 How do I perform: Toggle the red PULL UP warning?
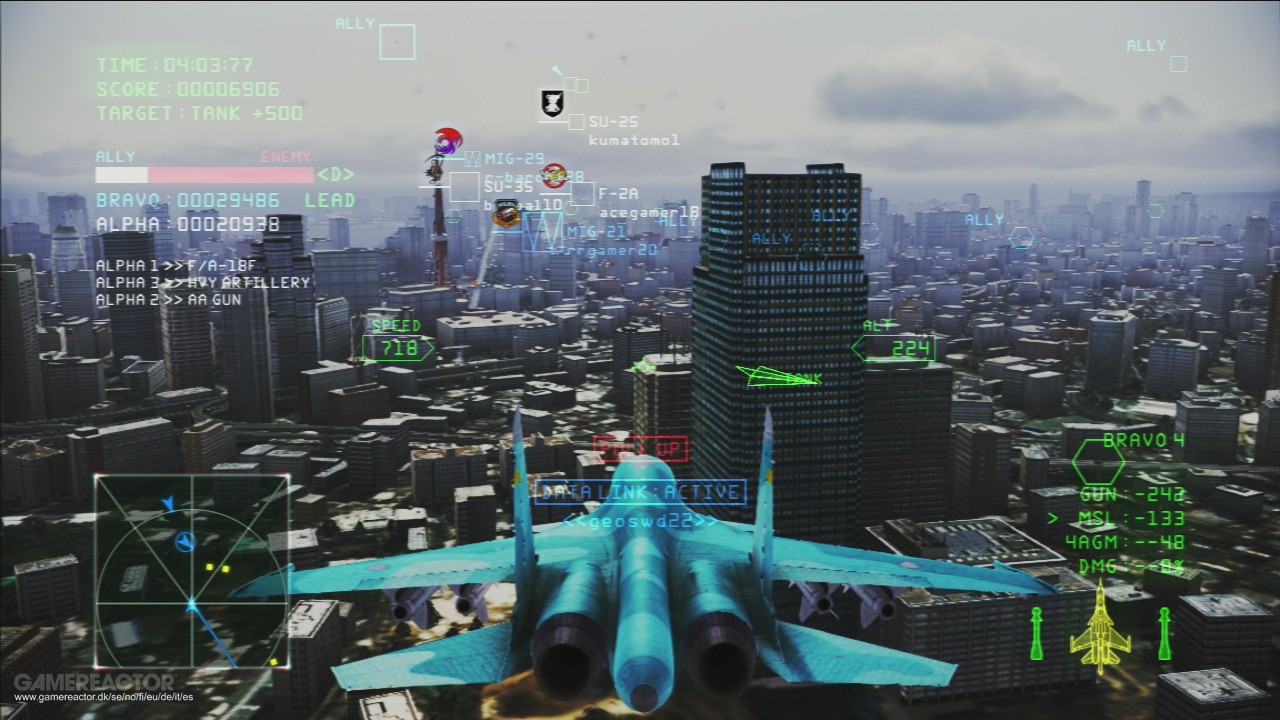tap(641, 448)
